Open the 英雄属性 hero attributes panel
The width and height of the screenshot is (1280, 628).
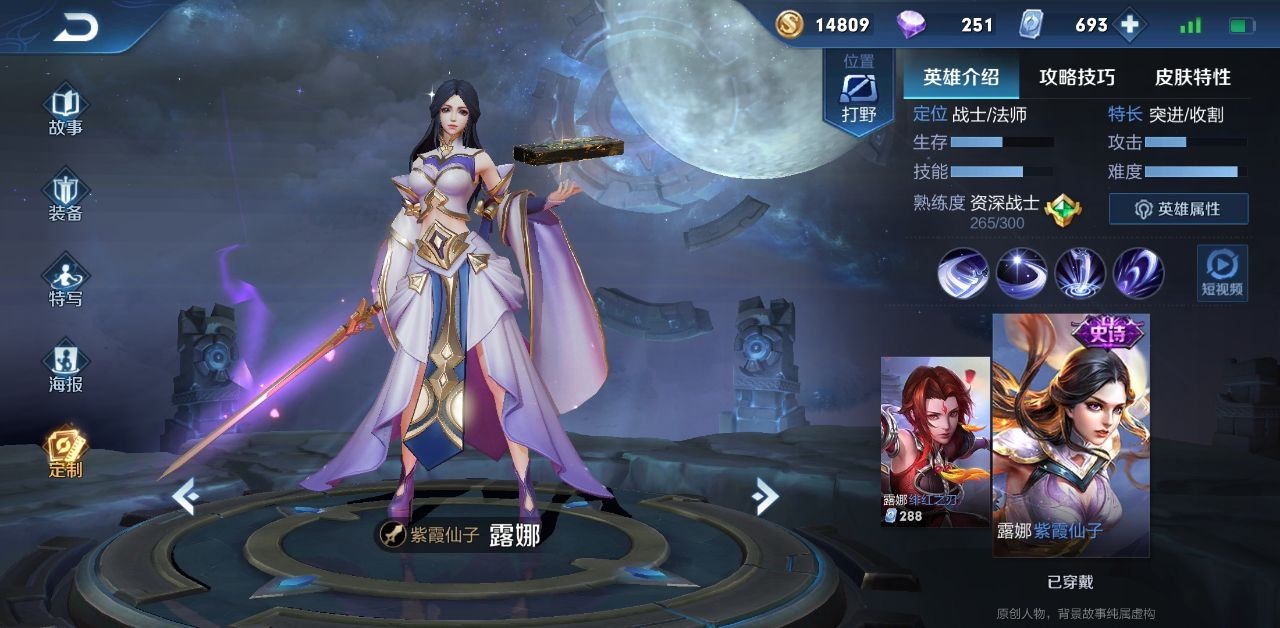click(1178, 209)
